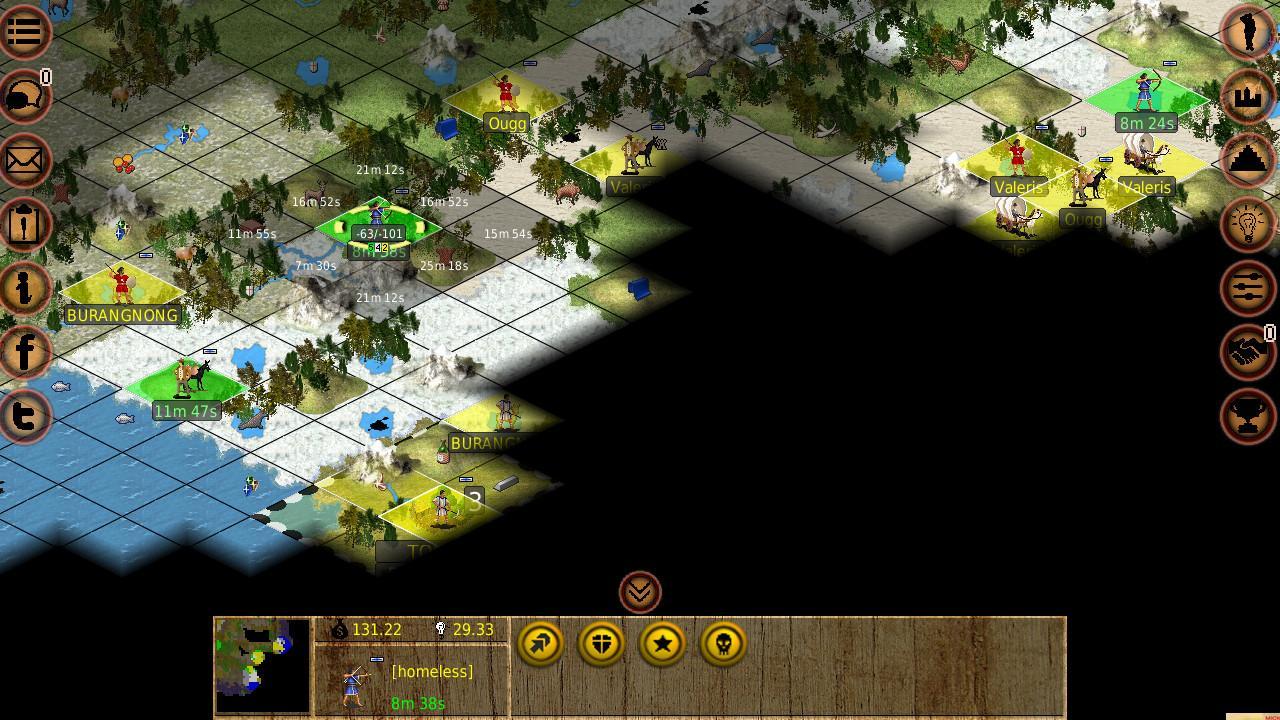This screenshot has width=1280, height=720.
Task: Collapse the bottom panel with chevron button
Action: (x=640, y=592)
